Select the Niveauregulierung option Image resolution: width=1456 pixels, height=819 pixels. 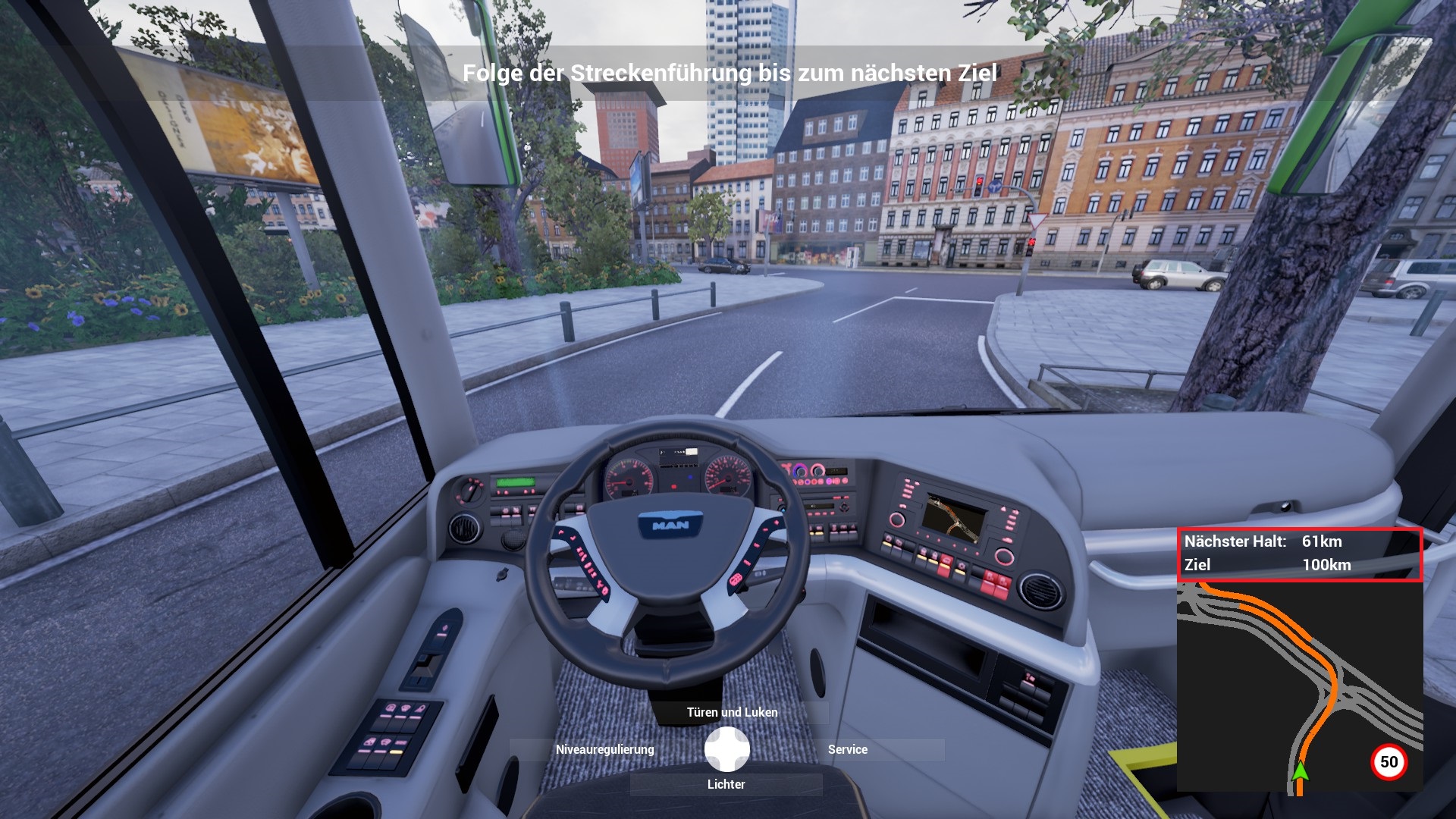pyautogui.click(x=604, y=749)
